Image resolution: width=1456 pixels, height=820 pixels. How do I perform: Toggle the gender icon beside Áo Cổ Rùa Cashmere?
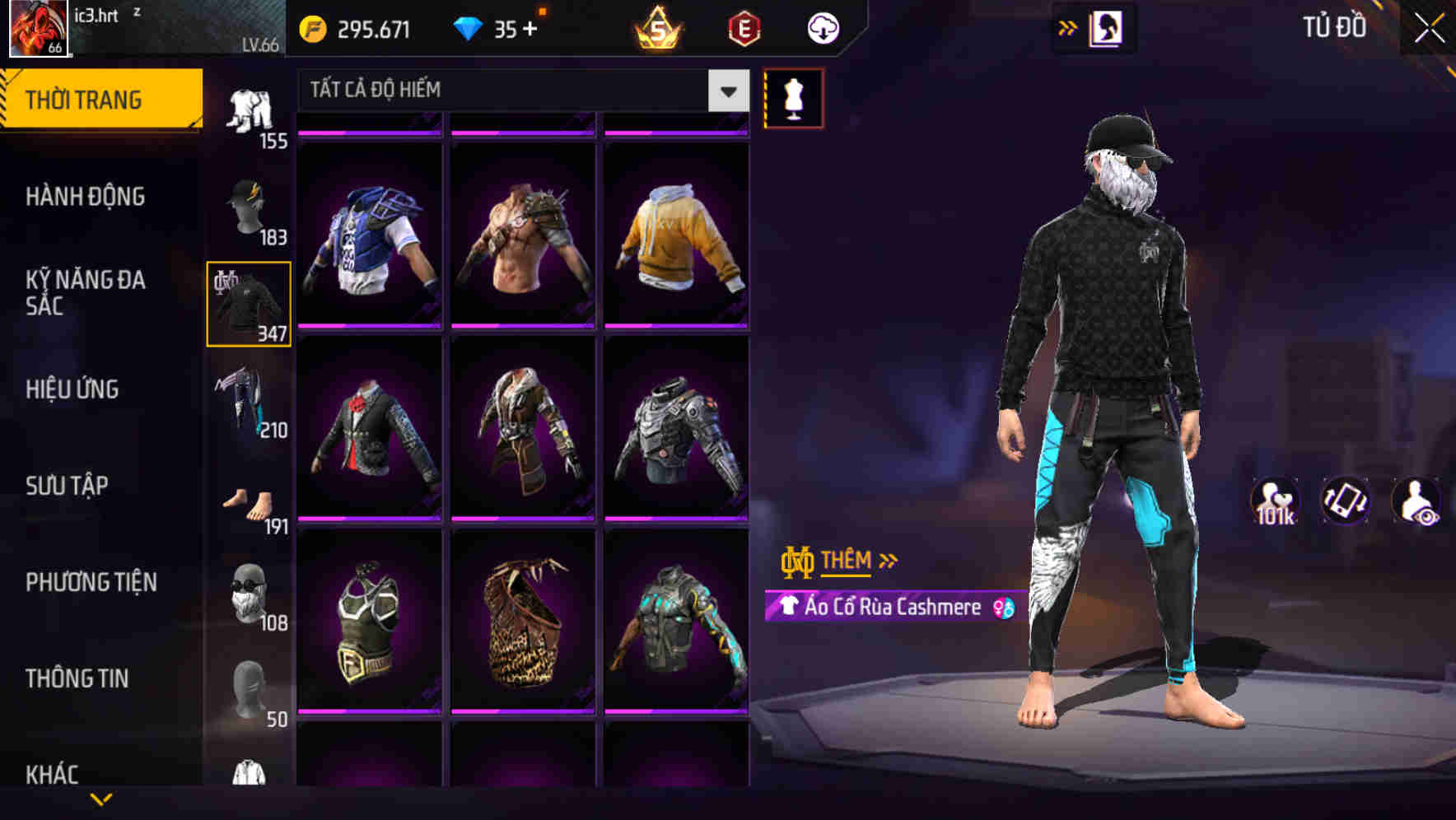[x=1003, y=608]
